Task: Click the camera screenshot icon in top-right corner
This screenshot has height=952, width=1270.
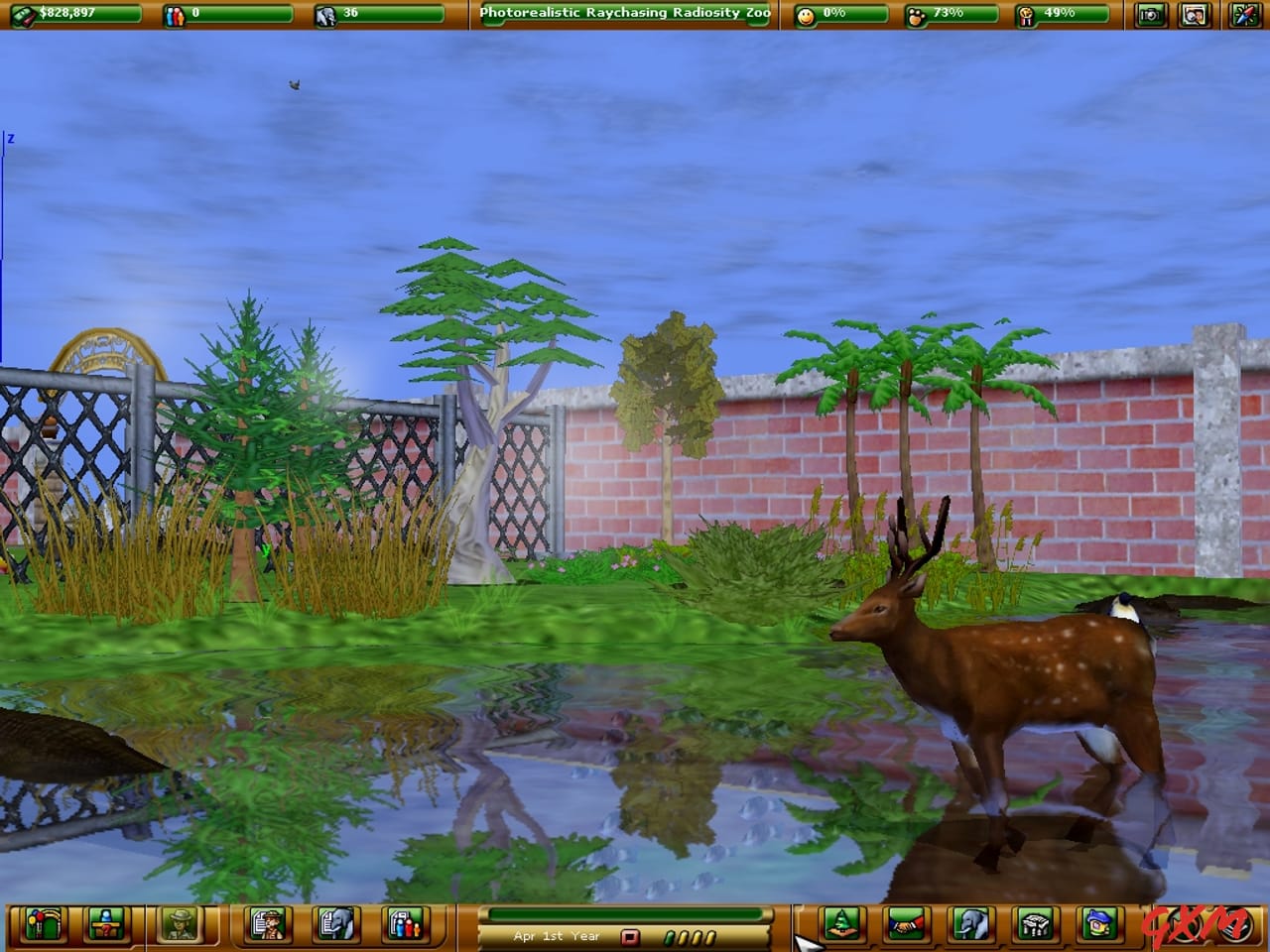Action: pyautogui.click(x=1151, y=14)
